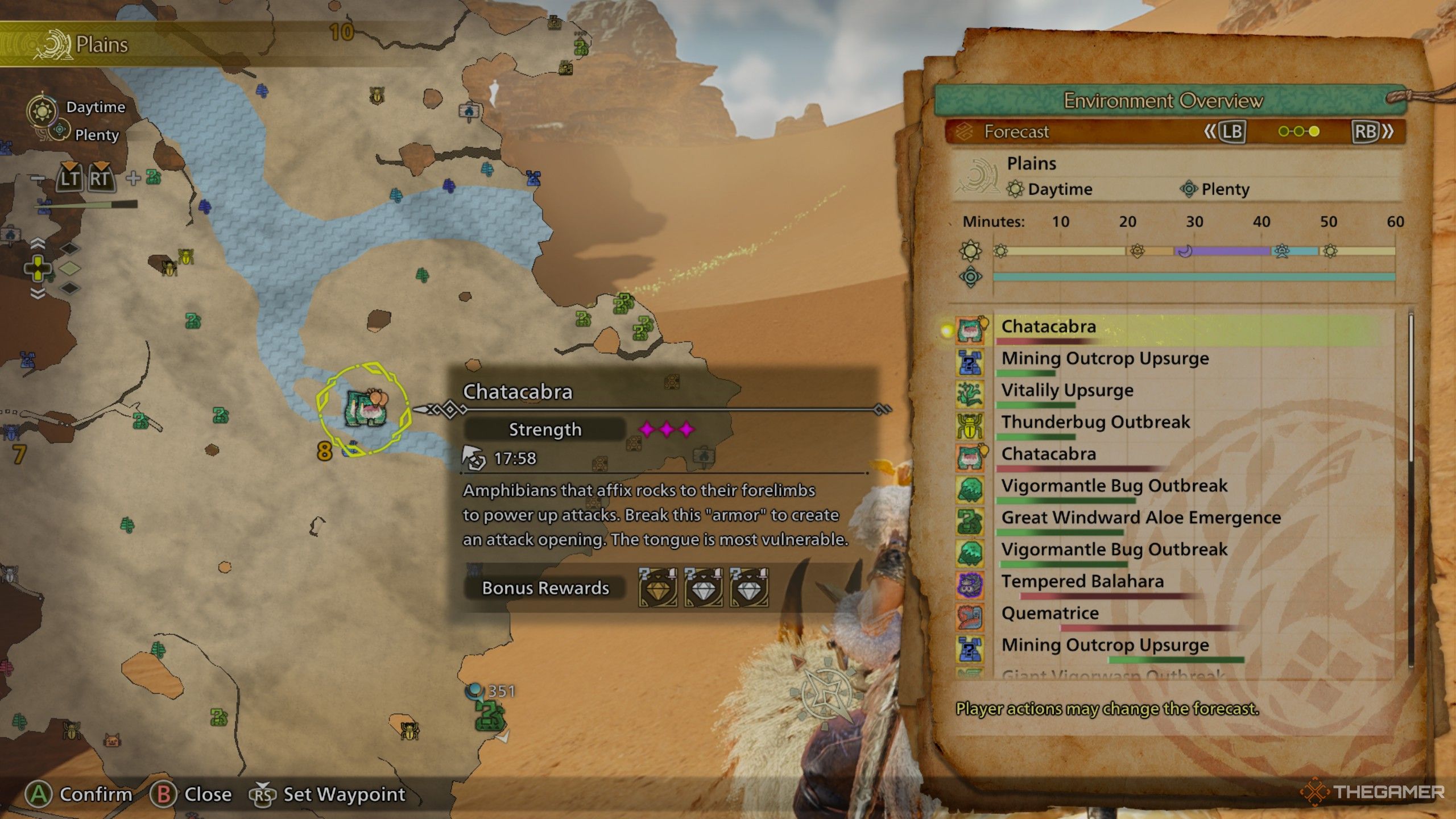Image resolution: width=1456 pixels, height=819 pixels.
Task: Open Great Windward Aloe Emergence entry
Action: point(1140,518)
